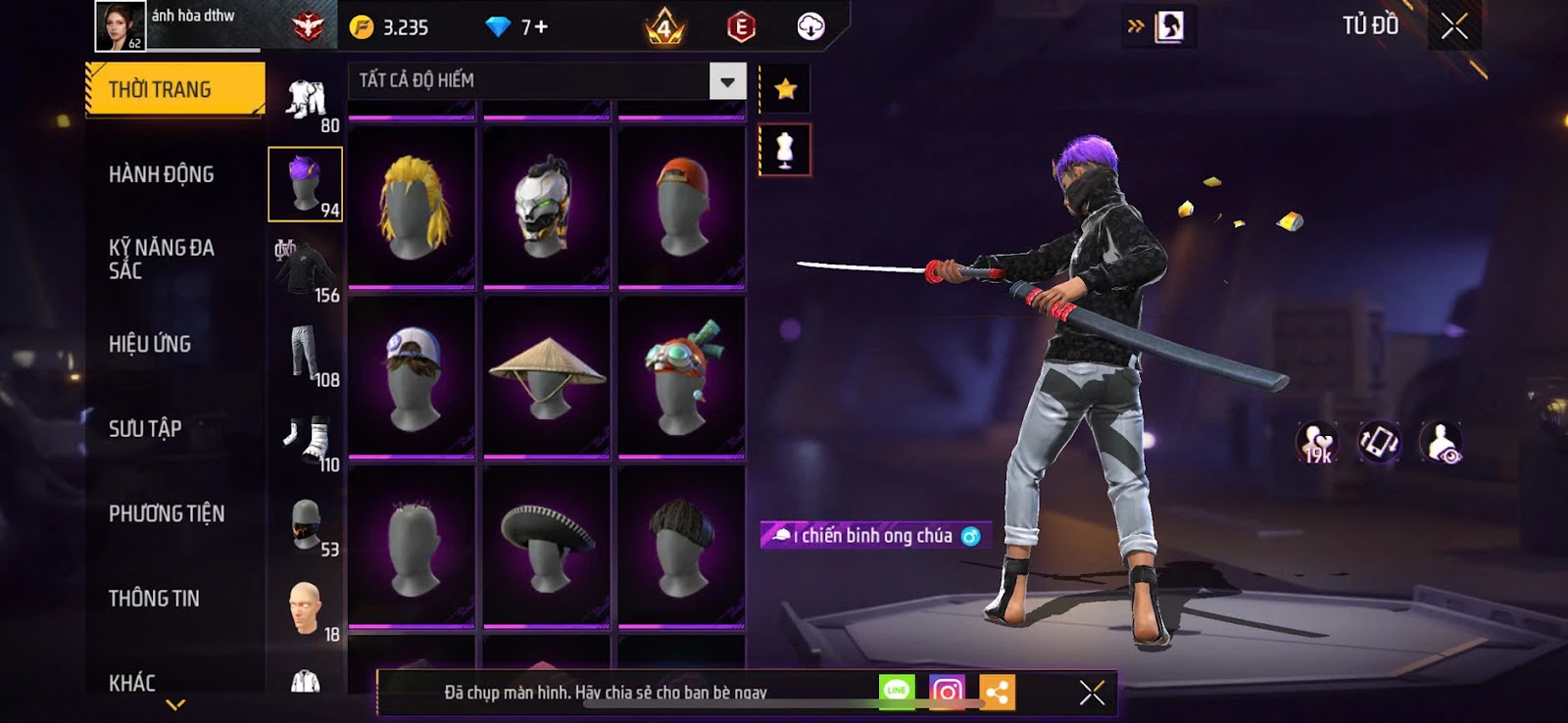Toggle the star favorites filter

point(785,90)
